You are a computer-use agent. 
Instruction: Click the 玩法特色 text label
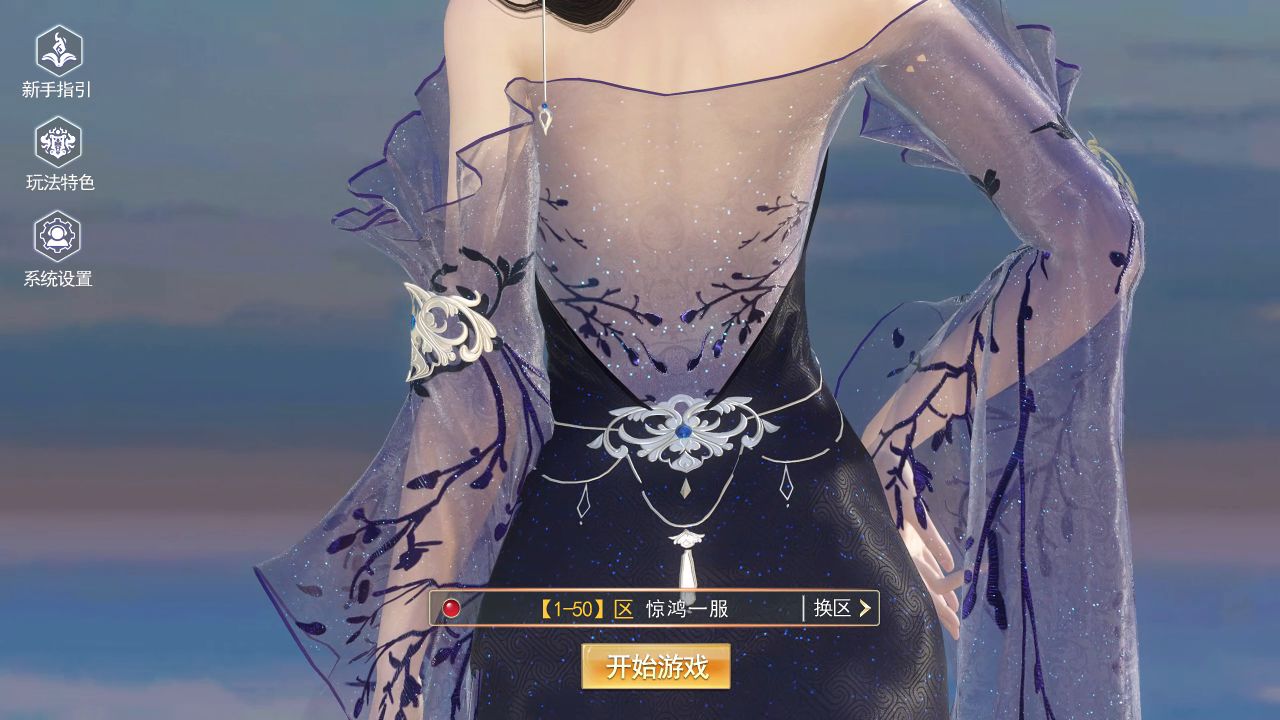(x=57, y=180)
